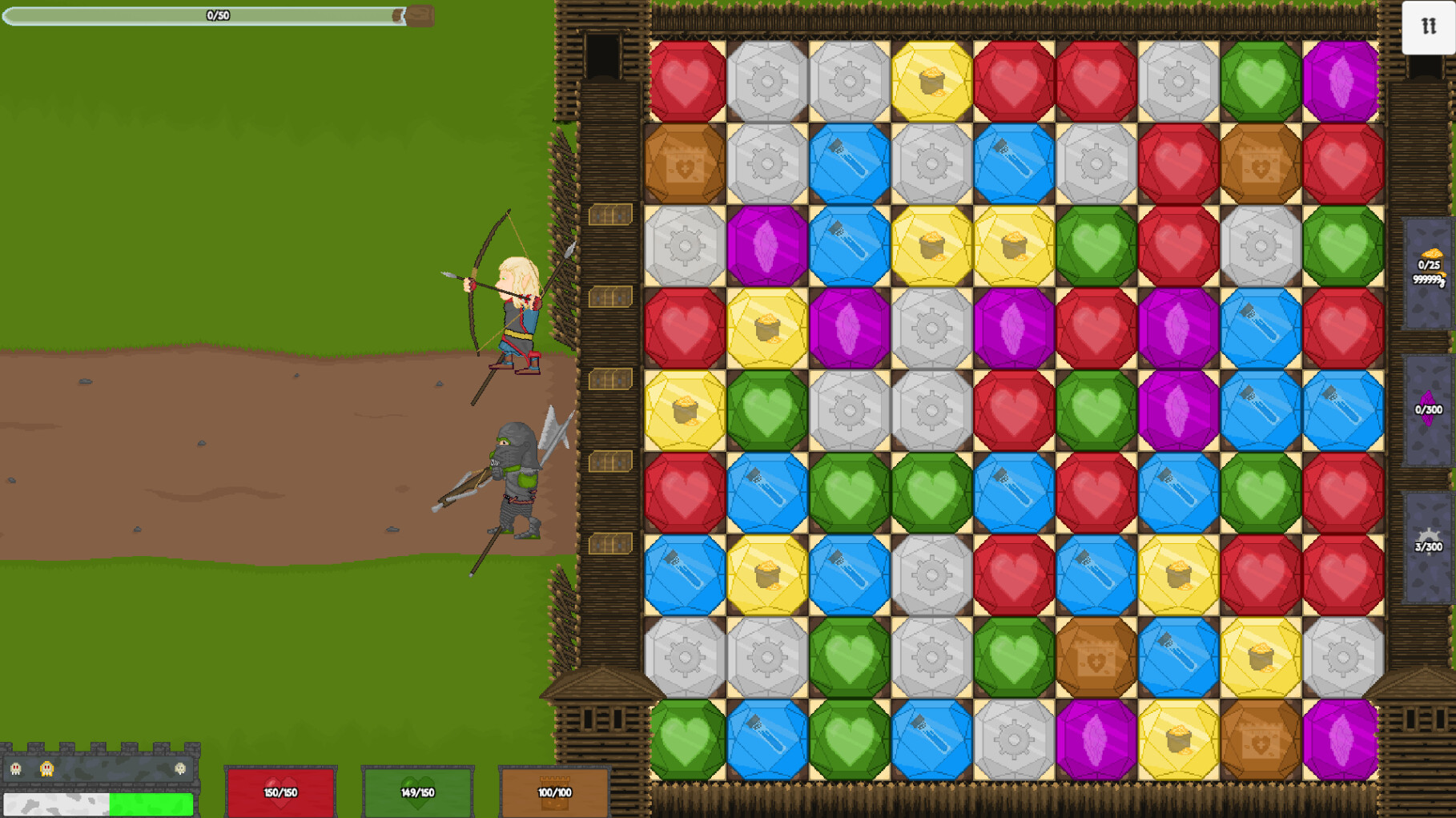Click the yellow ghost icon on the castle wall
1456x818 pixels.
(x=46, y=769)
